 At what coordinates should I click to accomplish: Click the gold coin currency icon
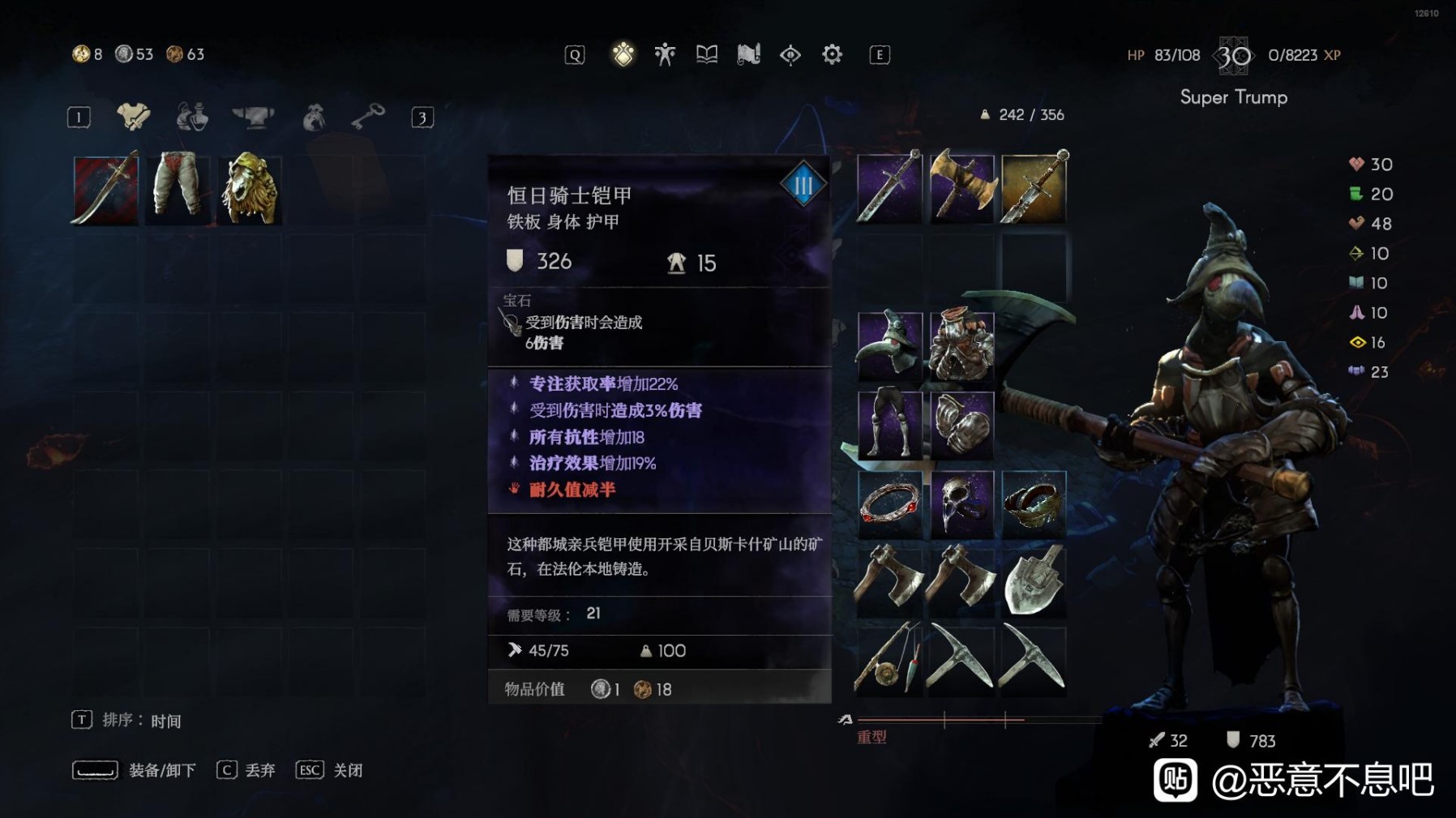[80, 54]
